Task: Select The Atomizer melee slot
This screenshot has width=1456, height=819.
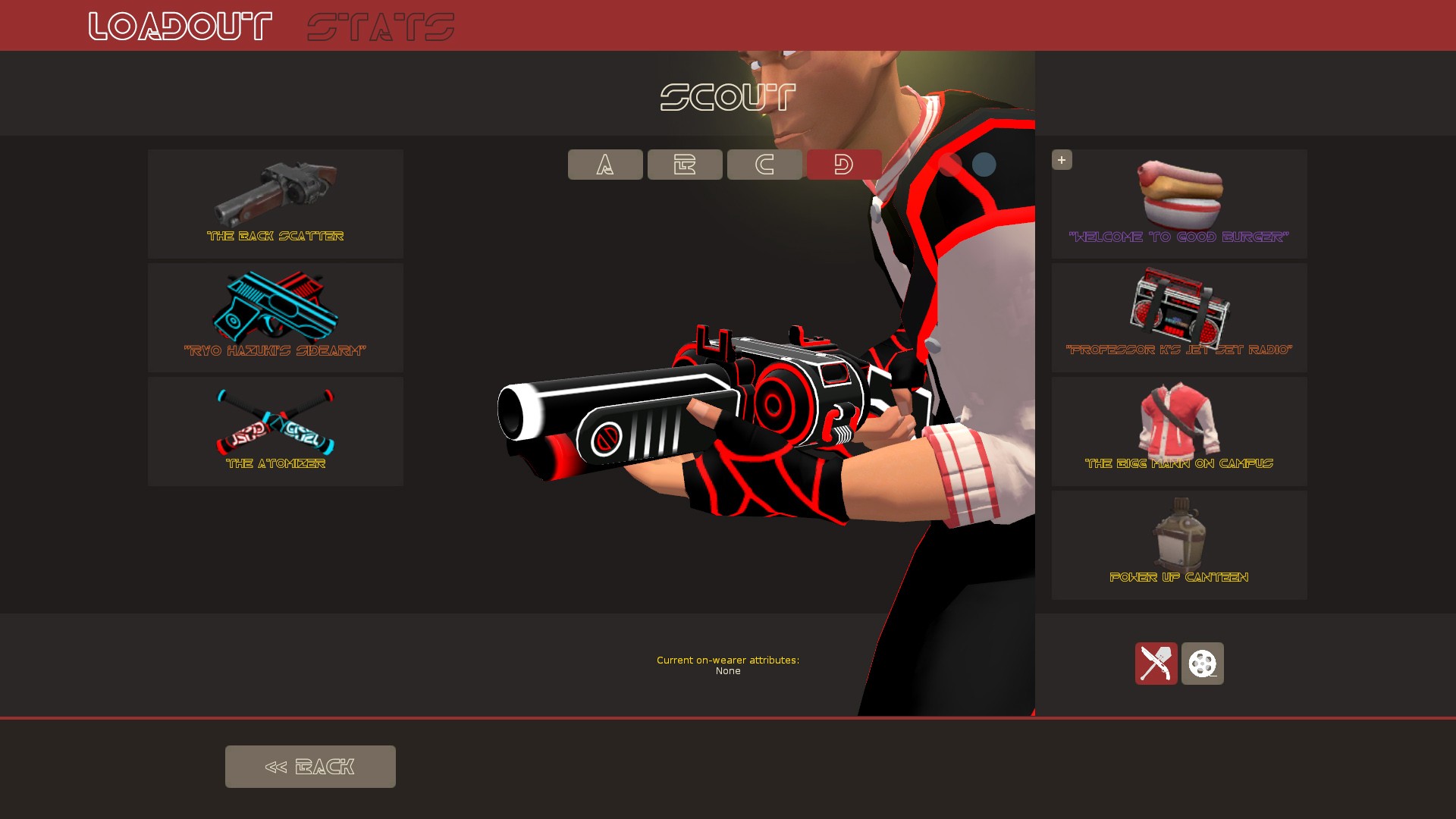Action: [x=275, y=431]
